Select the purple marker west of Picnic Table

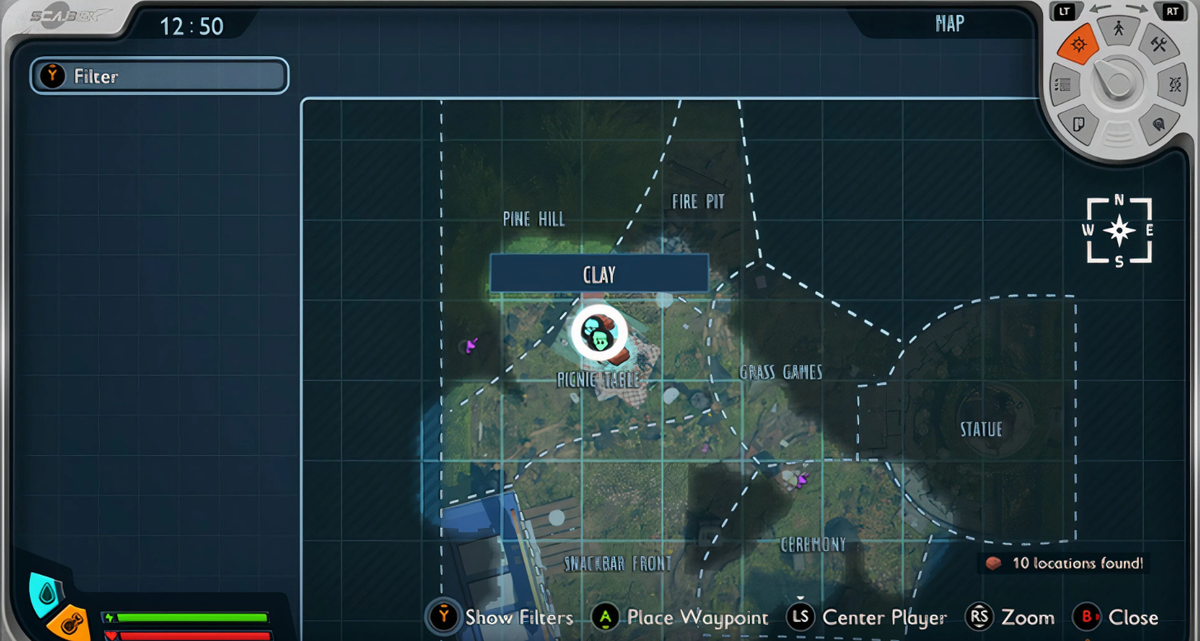coord(471,345)
